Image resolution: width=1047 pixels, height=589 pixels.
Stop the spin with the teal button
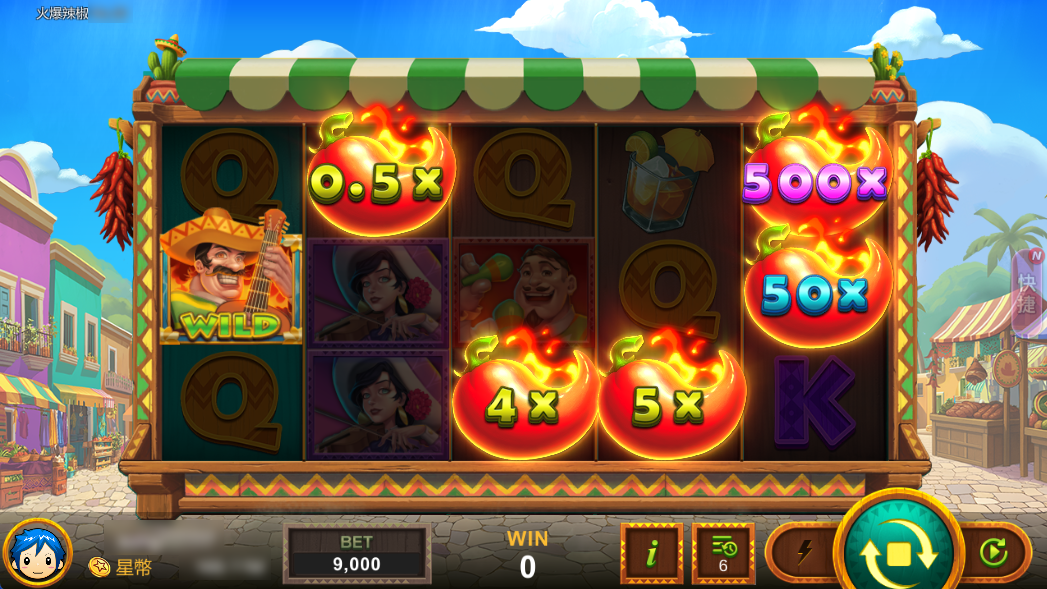click(898, 552)
